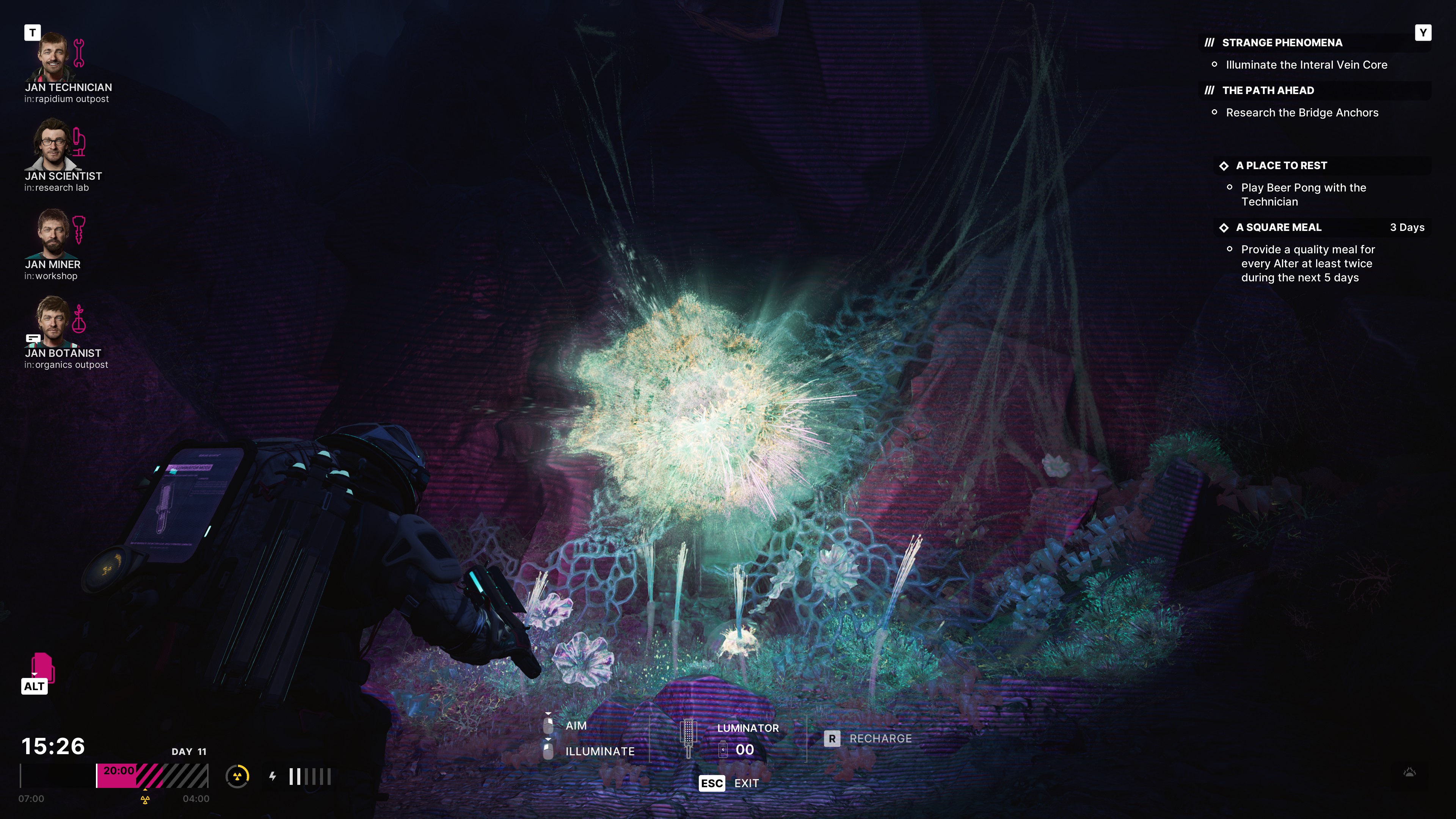Select the Luminator tool icon
Screen dimensions: 1456x819
(688, 738)
